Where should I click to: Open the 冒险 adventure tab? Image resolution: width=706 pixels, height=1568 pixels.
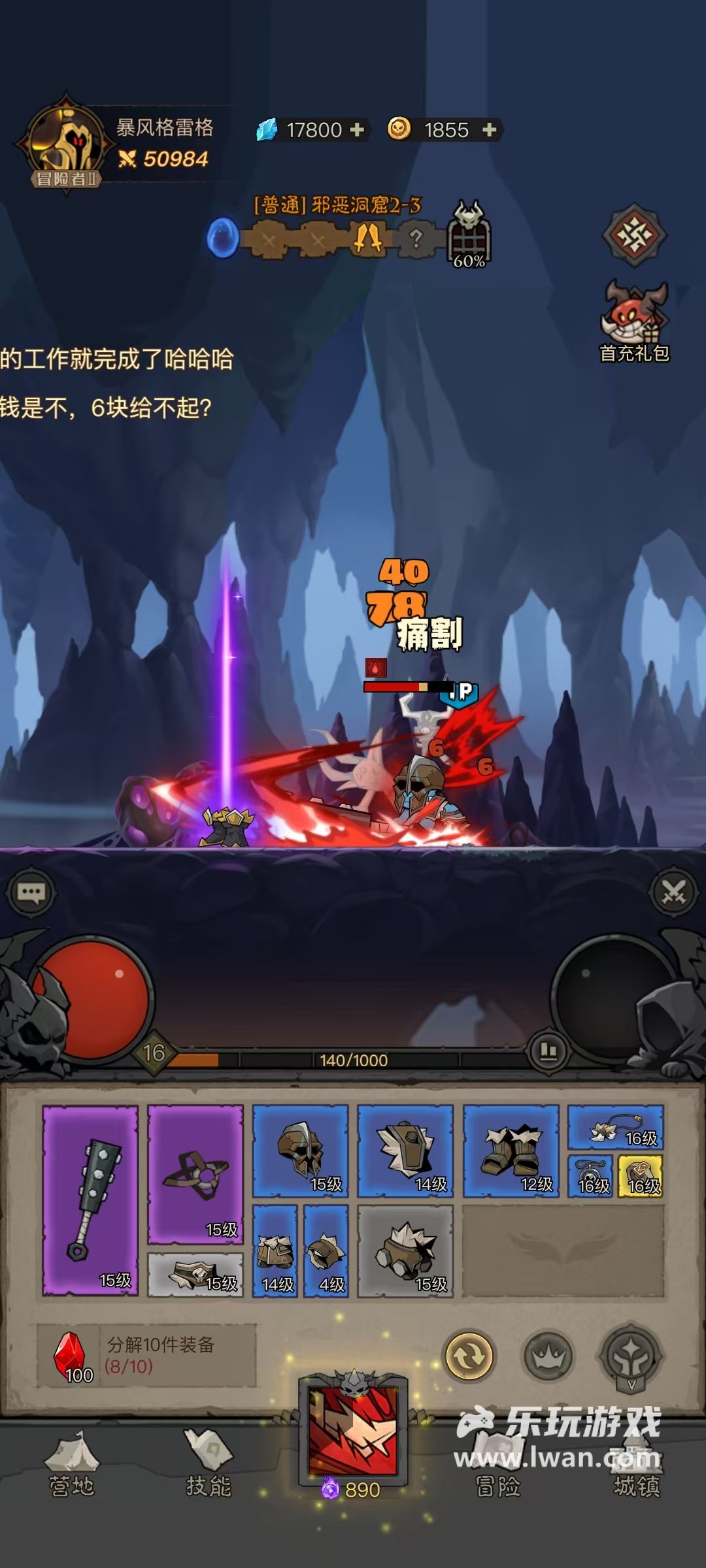[x=497, y=1467]
